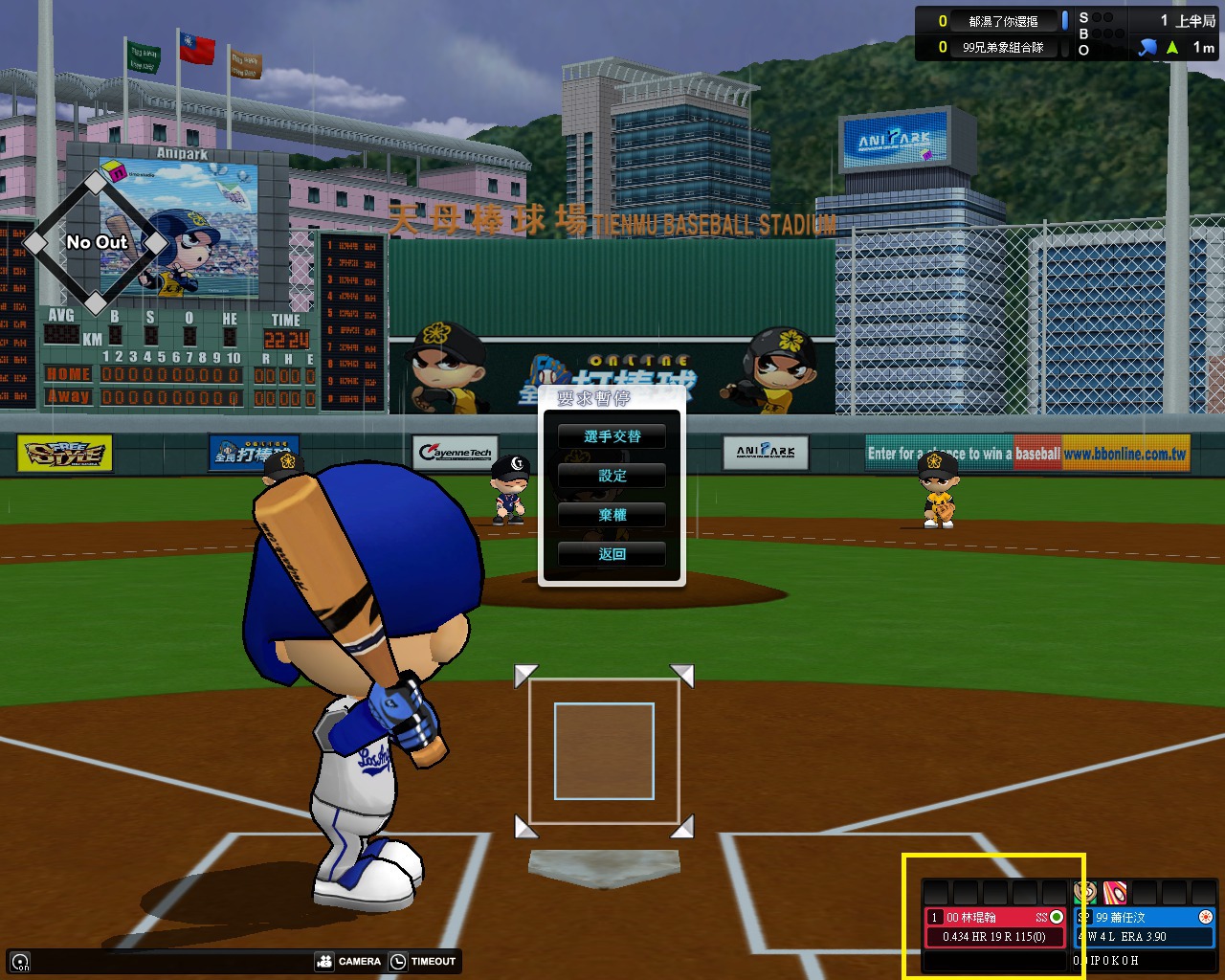Activate the pink striped ball skill icon
This screenshot has height=980, width=1225.
[1115, 893]
